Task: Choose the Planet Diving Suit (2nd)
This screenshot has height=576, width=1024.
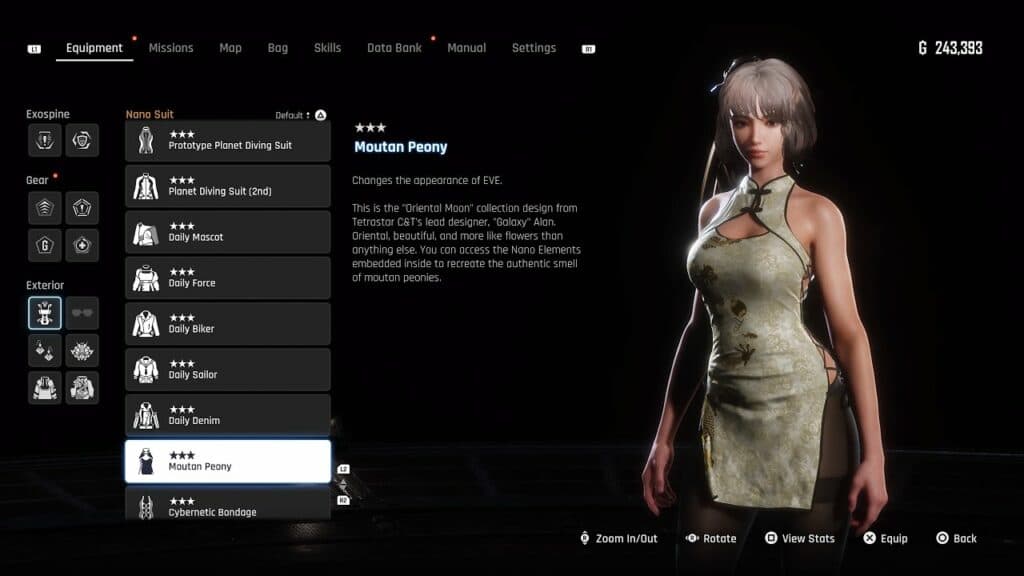Action: click(x=228, y=187)
